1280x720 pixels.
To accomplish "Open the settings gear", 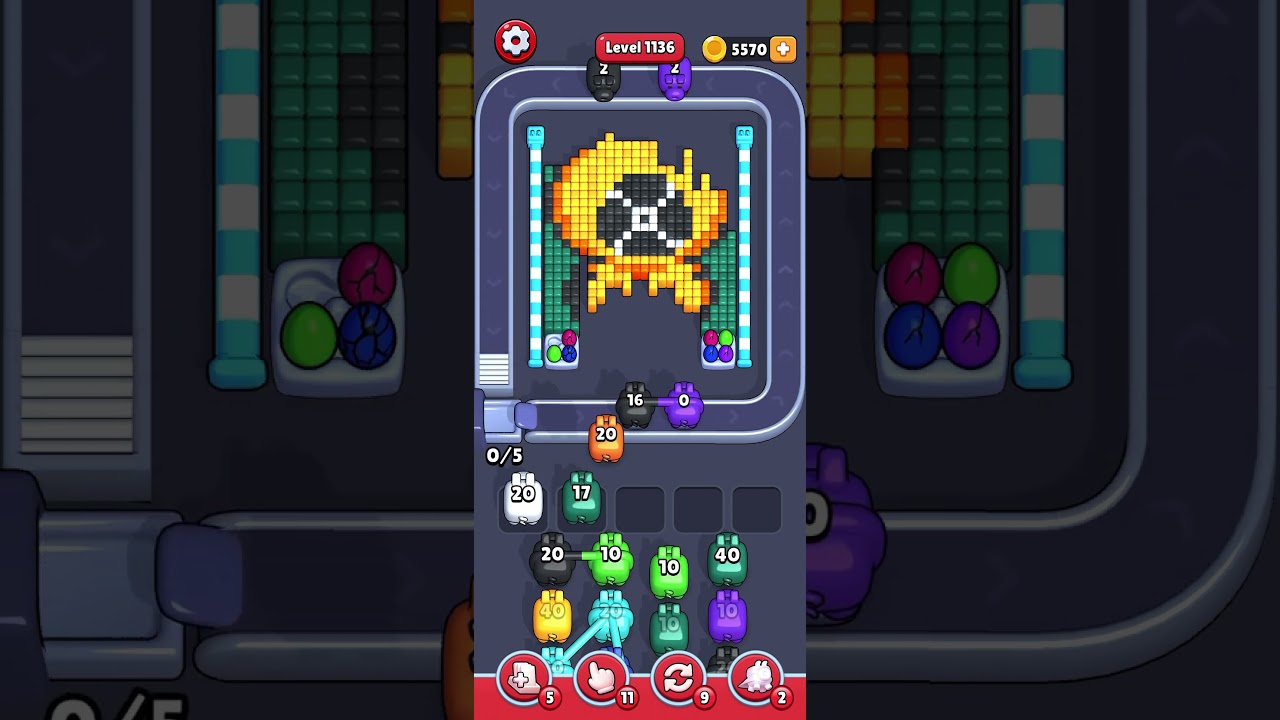I will tap(516, 40).
